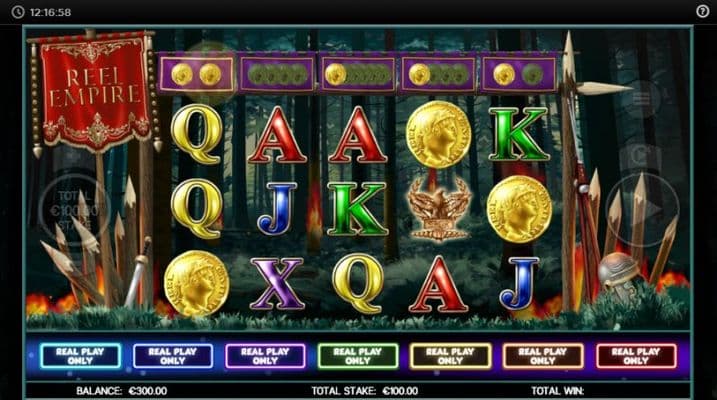Open the Total Stake selector circle

coord(73,210)
